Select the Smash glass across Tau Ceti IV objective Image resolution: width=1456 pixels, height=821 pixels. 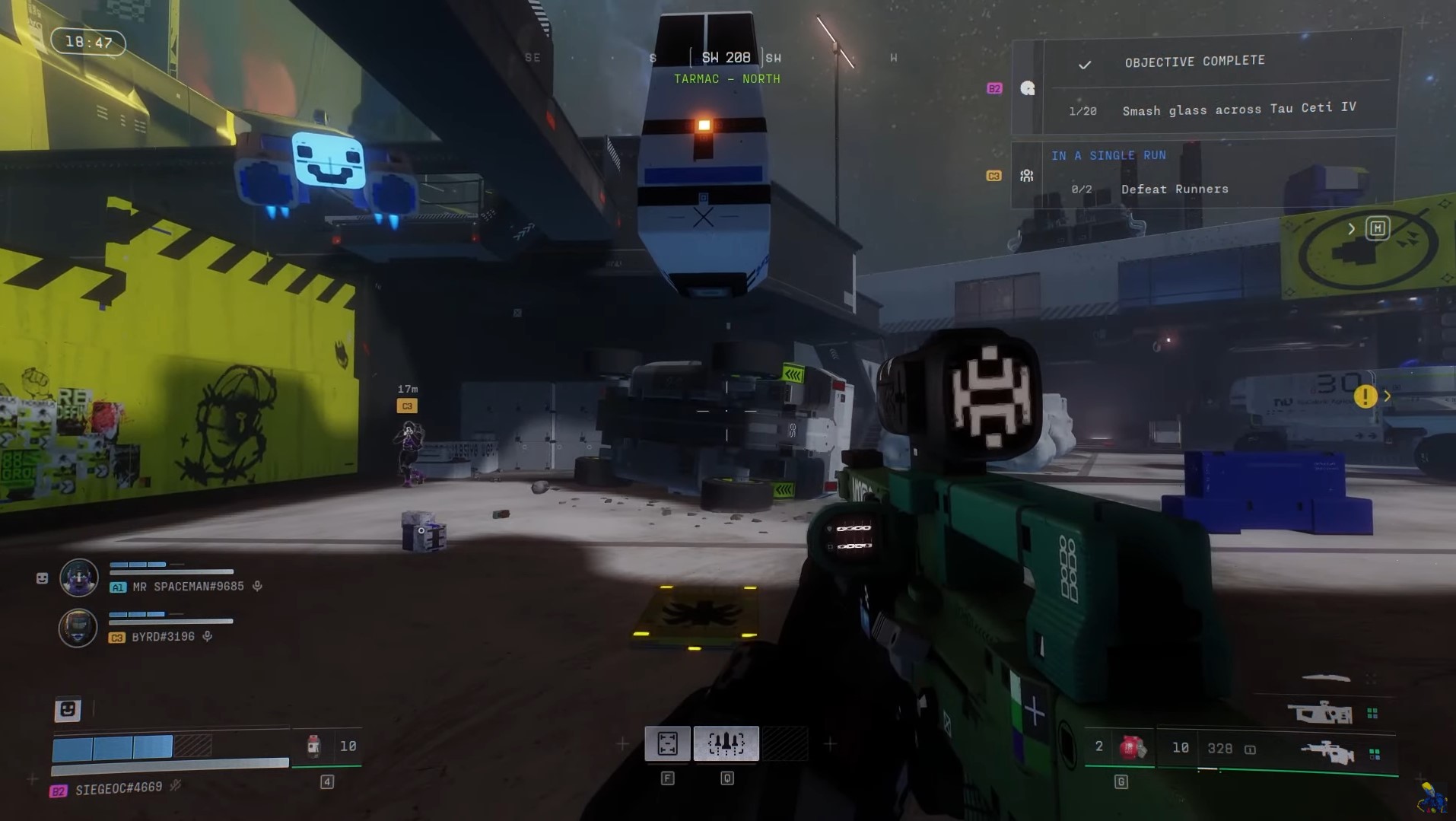pyautogui.click(x=1238, y=109)
